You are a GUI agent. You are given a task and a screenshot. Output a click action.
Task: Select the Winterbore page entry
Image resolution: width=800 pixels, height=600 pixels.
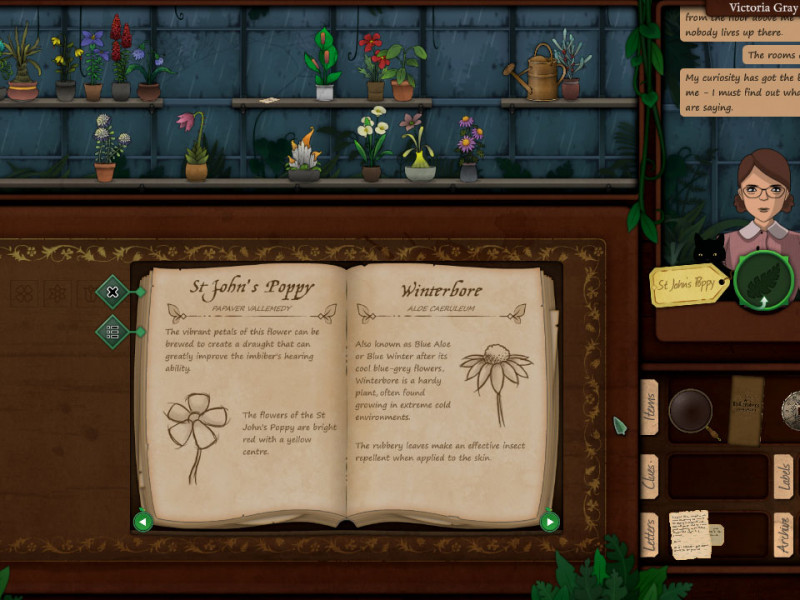[x=441, y=291]
